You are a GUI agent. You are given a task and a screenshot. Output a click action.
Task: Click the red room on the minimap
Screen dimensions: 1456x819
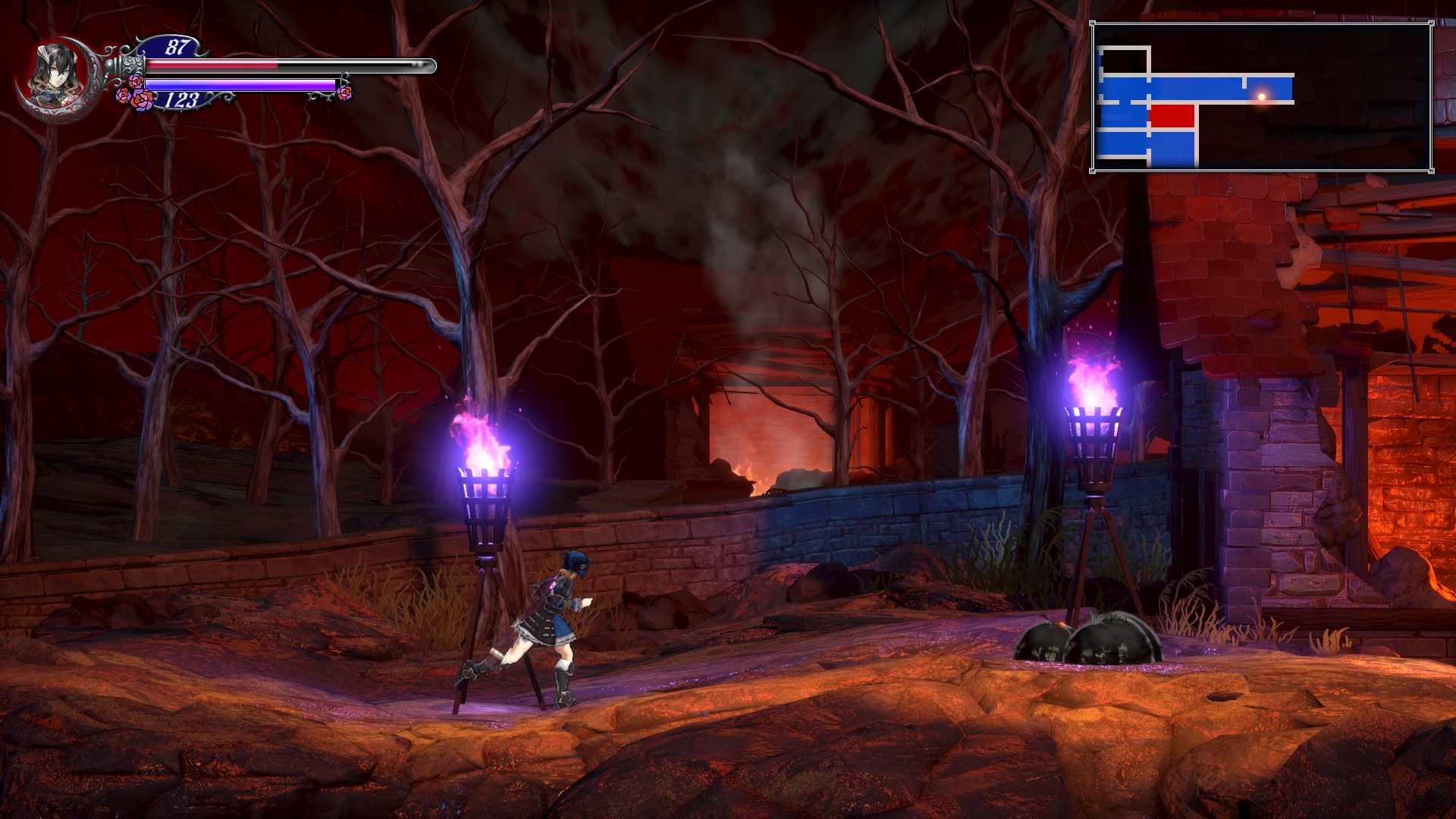[x=1172, y=117]
